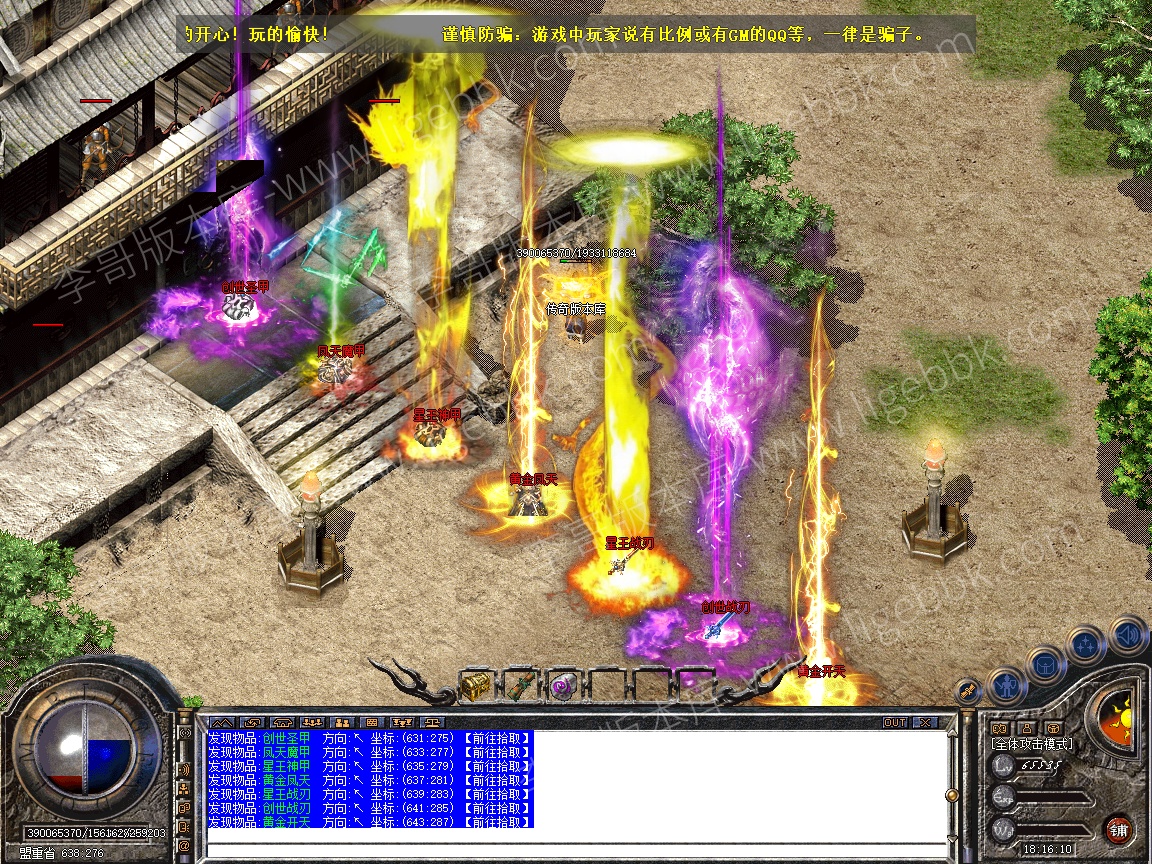1152x864 pixels.
Task: Use the green scroll quick-bar item
Action: tap(519, 687)
